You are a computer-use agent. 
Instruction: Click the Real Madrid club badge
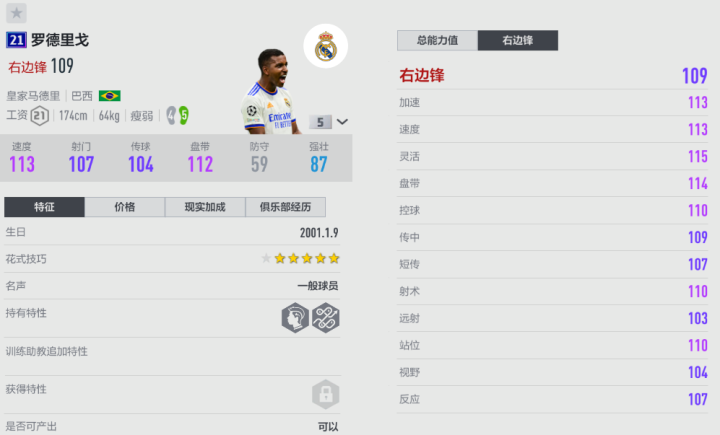[x=326, y=46]
